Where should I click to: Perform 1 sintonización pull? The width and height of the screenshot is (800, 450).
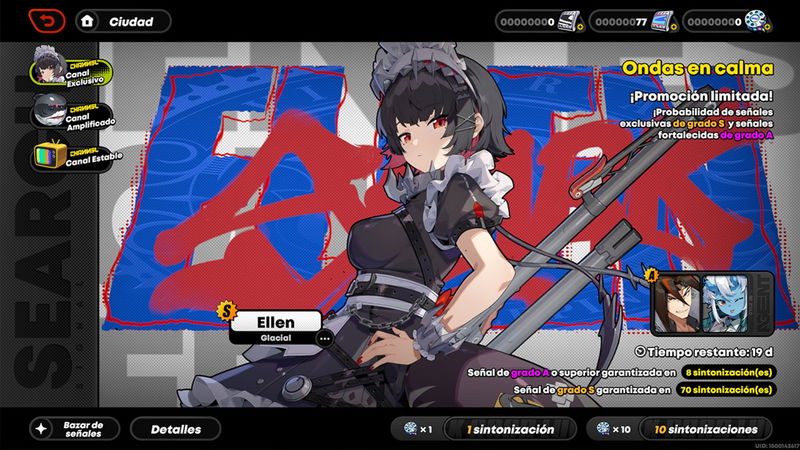pos(510,429)
